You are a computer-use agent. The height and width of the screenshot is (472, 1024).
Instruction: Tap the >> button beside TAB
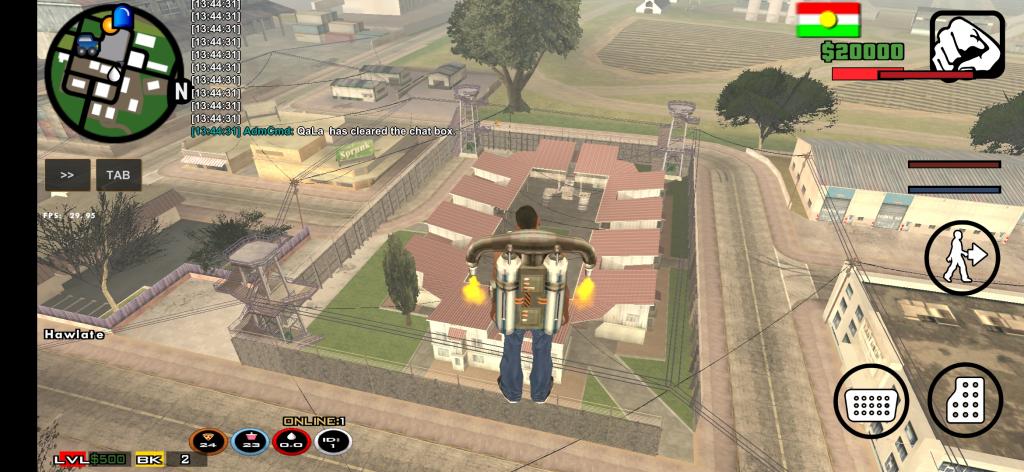pos(67,175)
